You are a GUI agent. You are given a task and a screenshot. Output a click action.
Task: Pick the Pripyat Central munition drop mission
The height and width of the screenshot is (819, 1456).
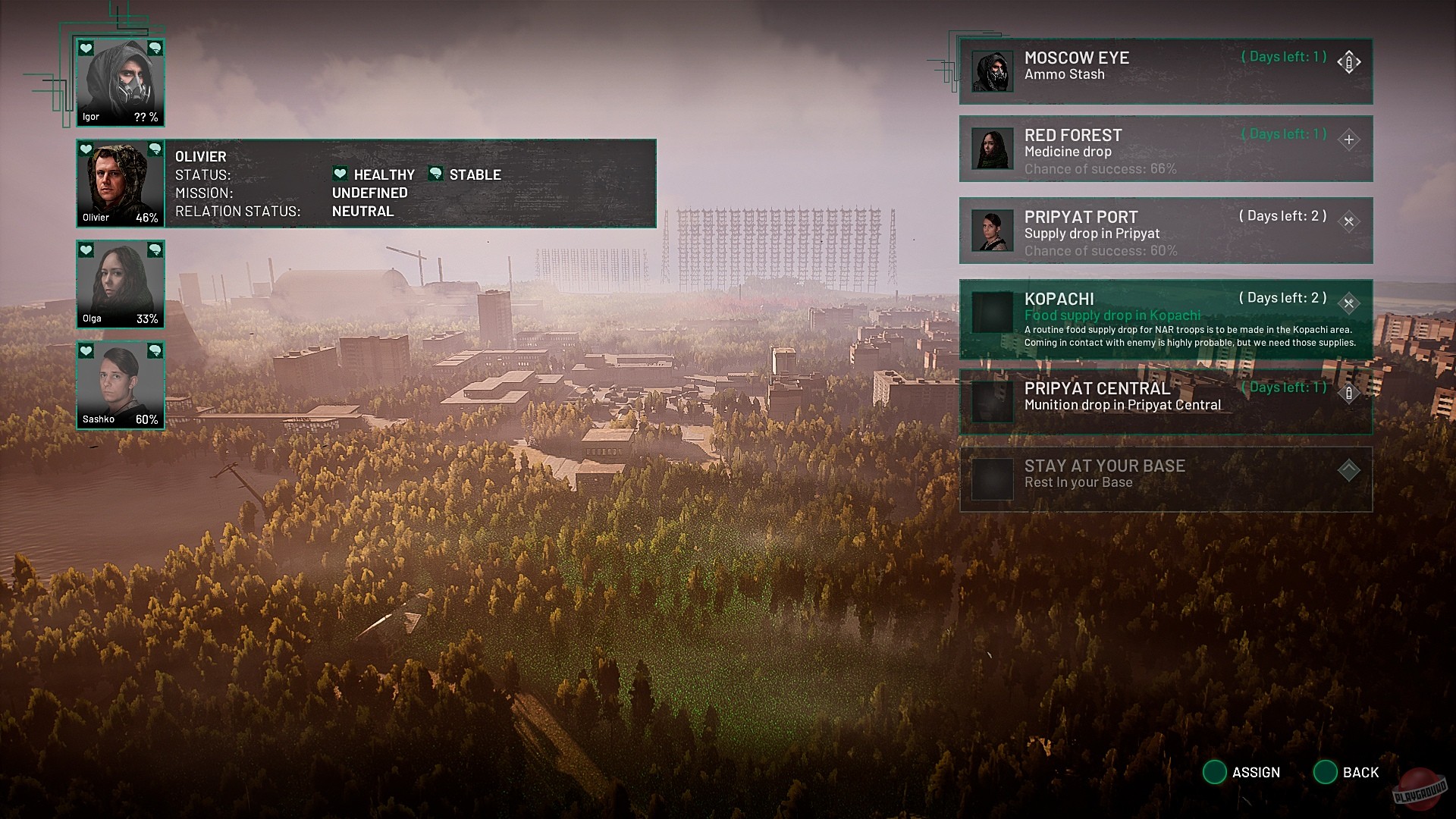coord(1166,401)
